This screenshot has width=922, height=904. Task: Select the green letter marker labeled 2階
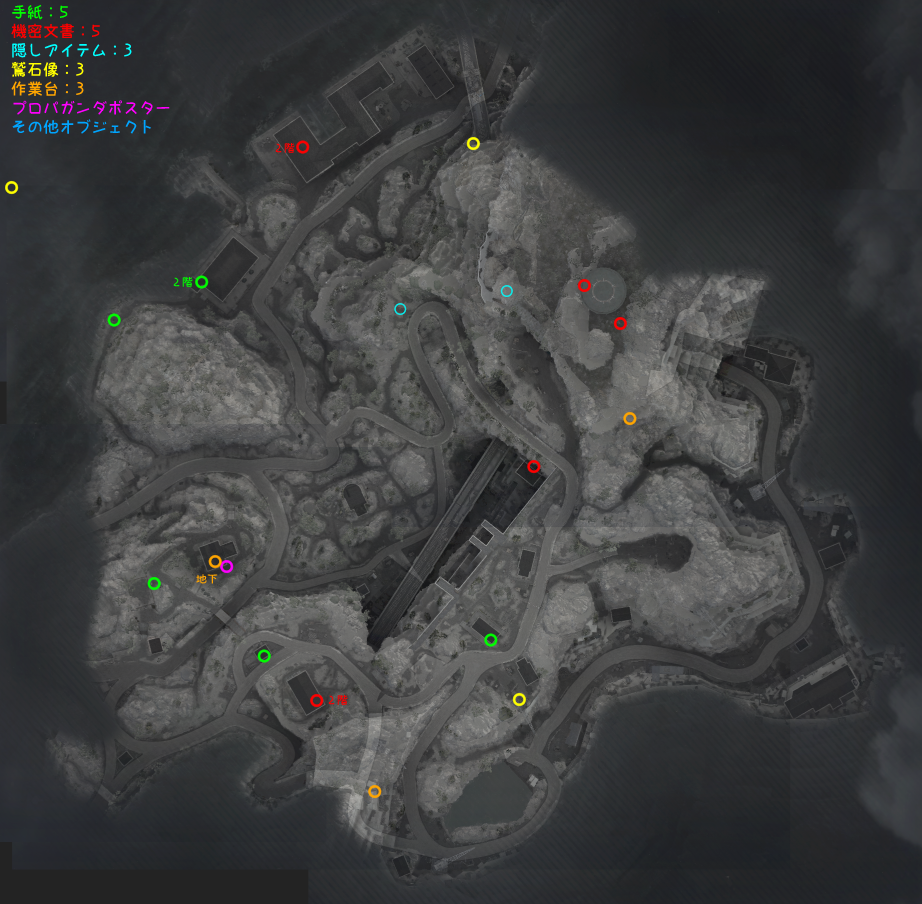(x=201, y=282)
